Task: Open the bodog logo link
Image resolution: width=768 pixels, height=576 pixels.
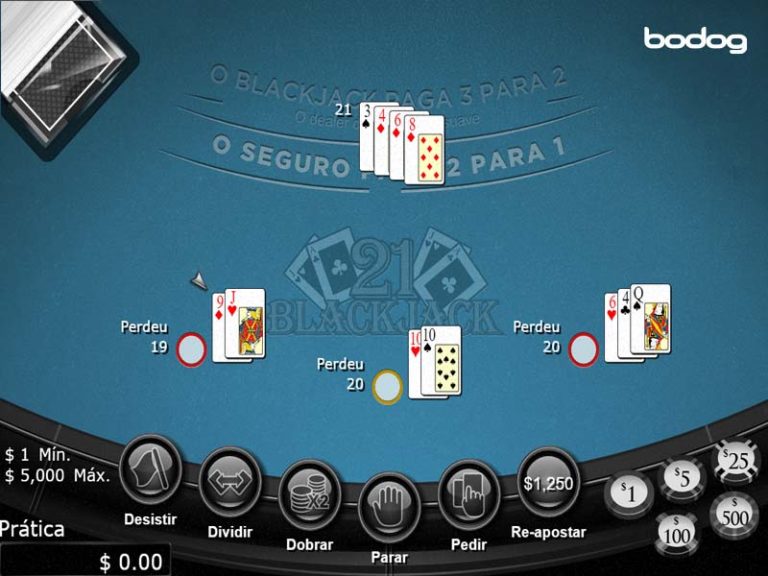Action: (x=695, y=40)
